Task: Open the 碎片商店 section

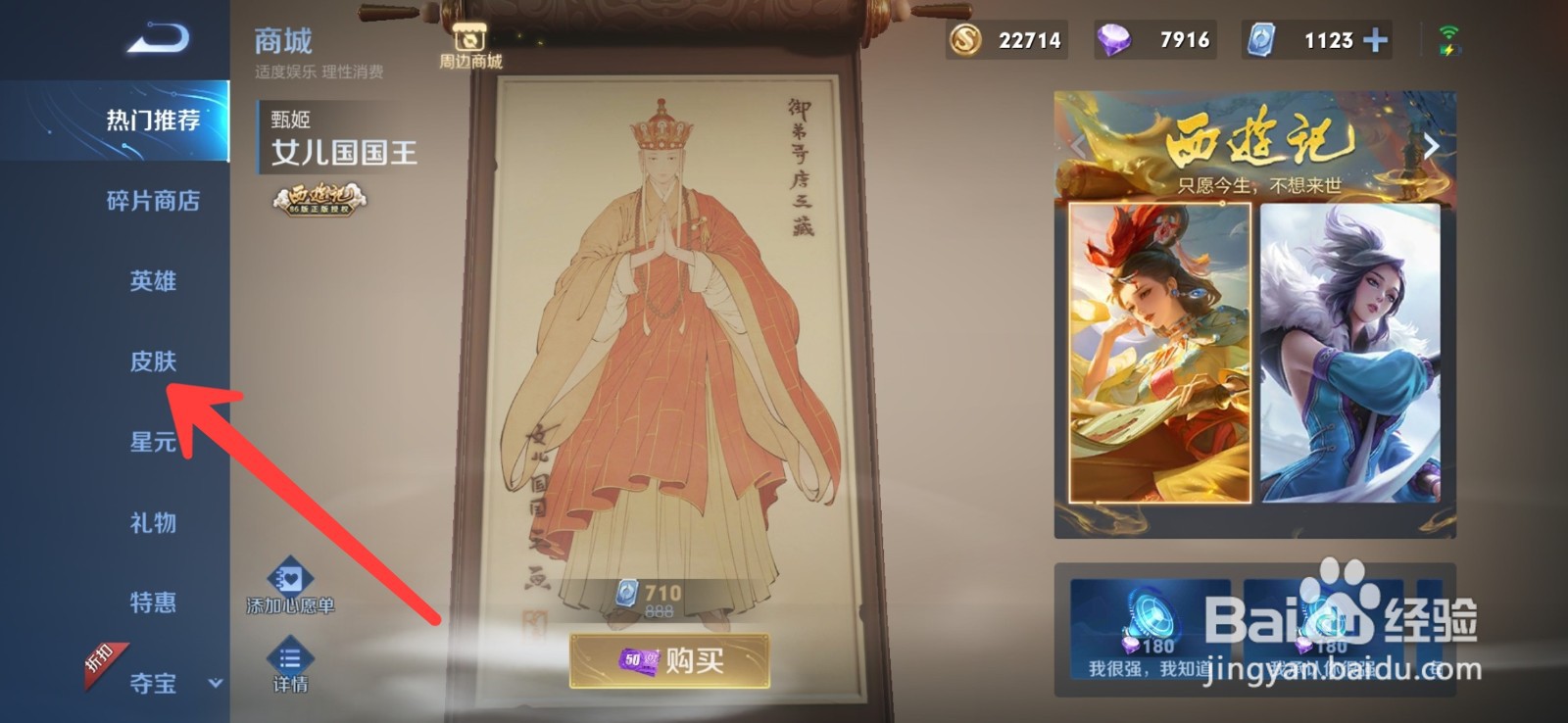Action: (153, 202)
